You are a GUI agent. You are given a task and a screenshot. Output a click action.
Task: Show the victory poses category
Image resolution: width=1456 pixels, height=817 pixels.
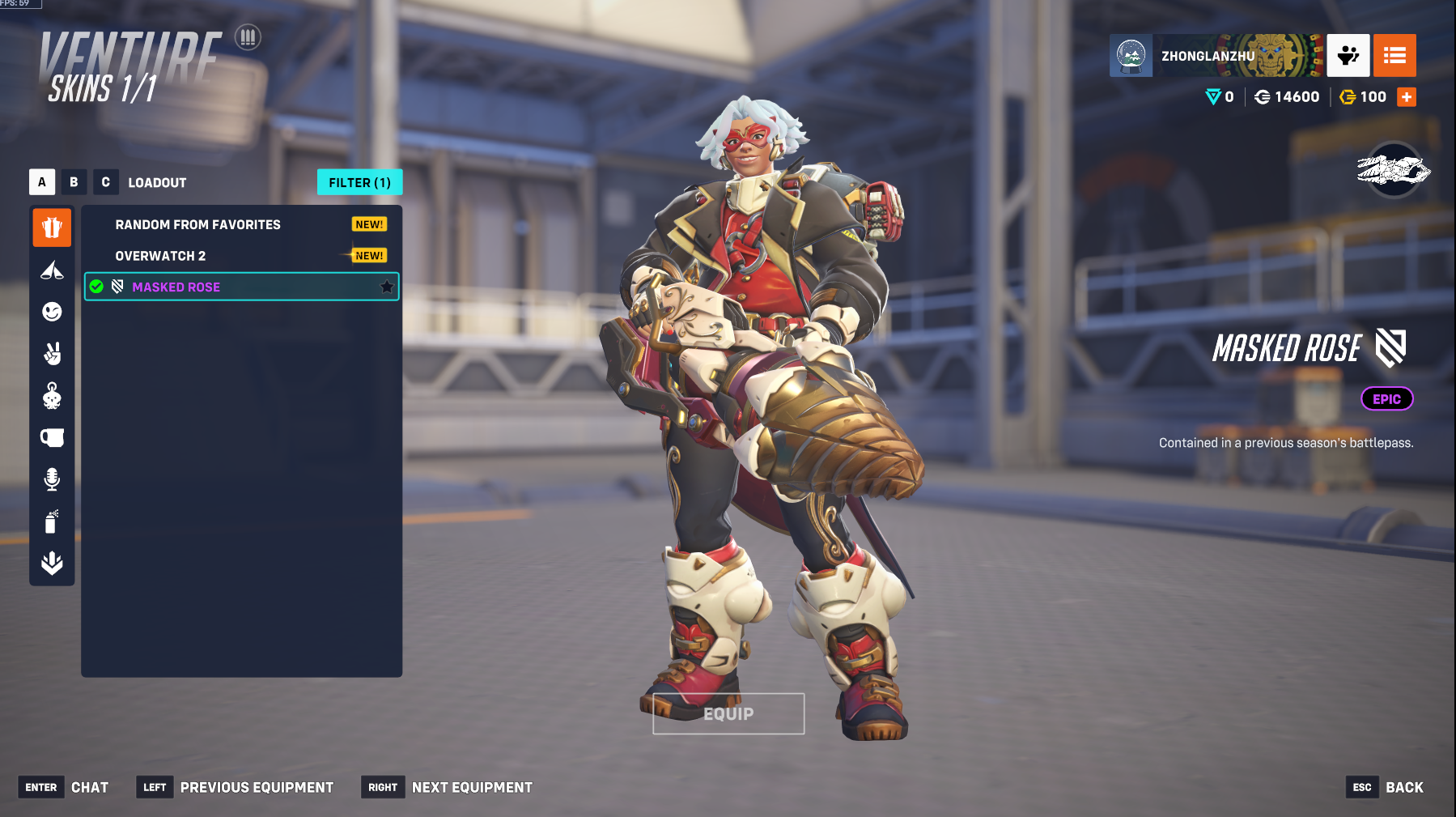point(52,354)
